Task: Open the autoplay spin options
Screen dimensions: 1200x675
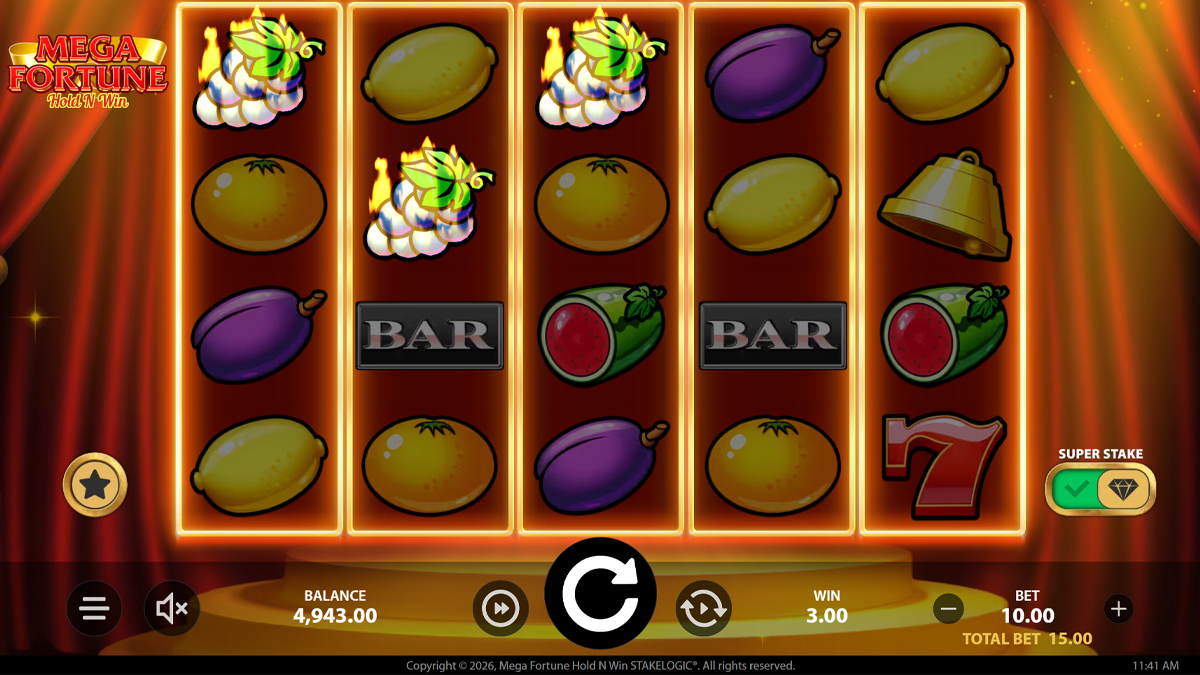Action: (703, 608)
